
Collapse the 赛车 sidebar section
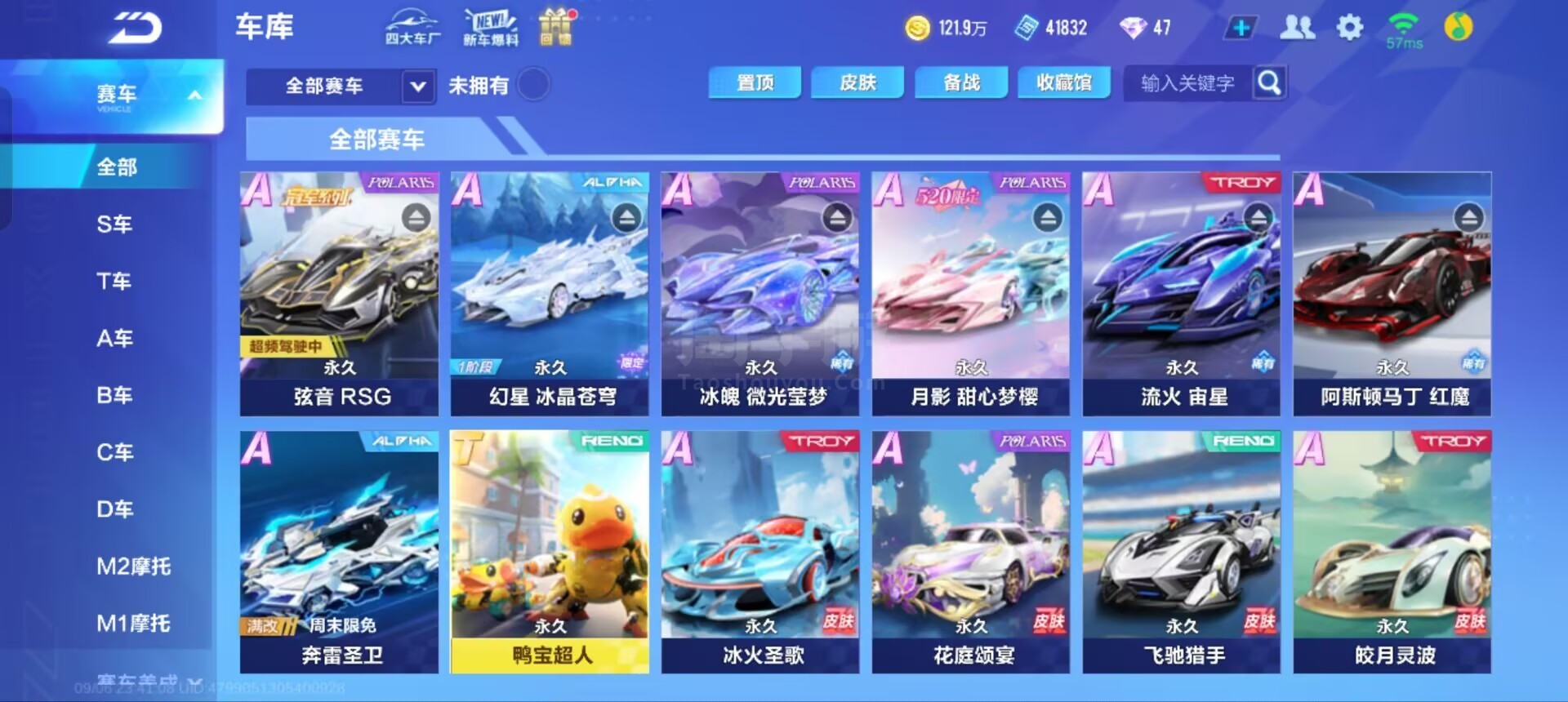click(x=194, y=94)
